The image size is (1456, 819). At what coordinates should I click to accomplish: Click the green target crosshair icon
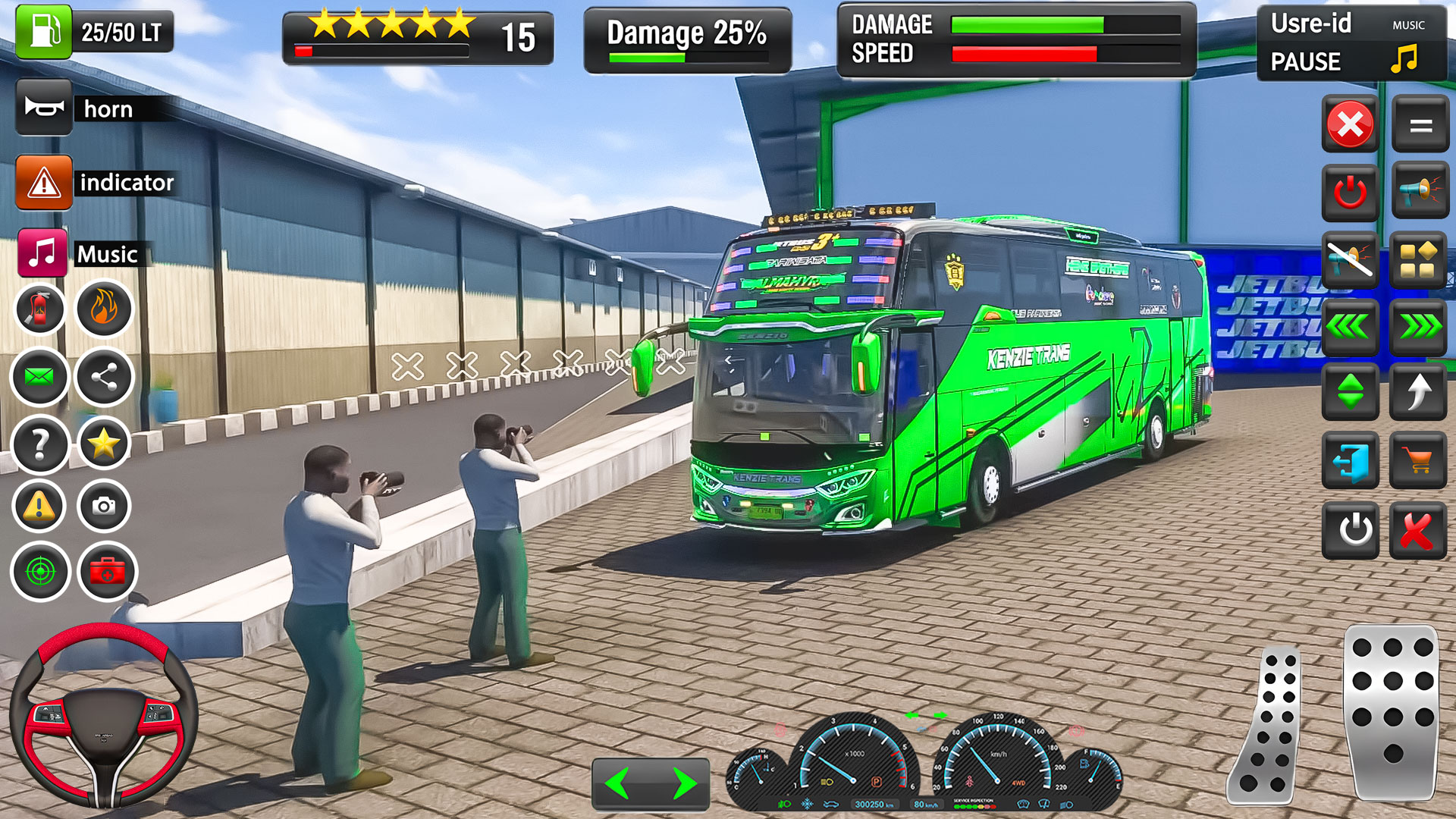click(x=40, y=571)
